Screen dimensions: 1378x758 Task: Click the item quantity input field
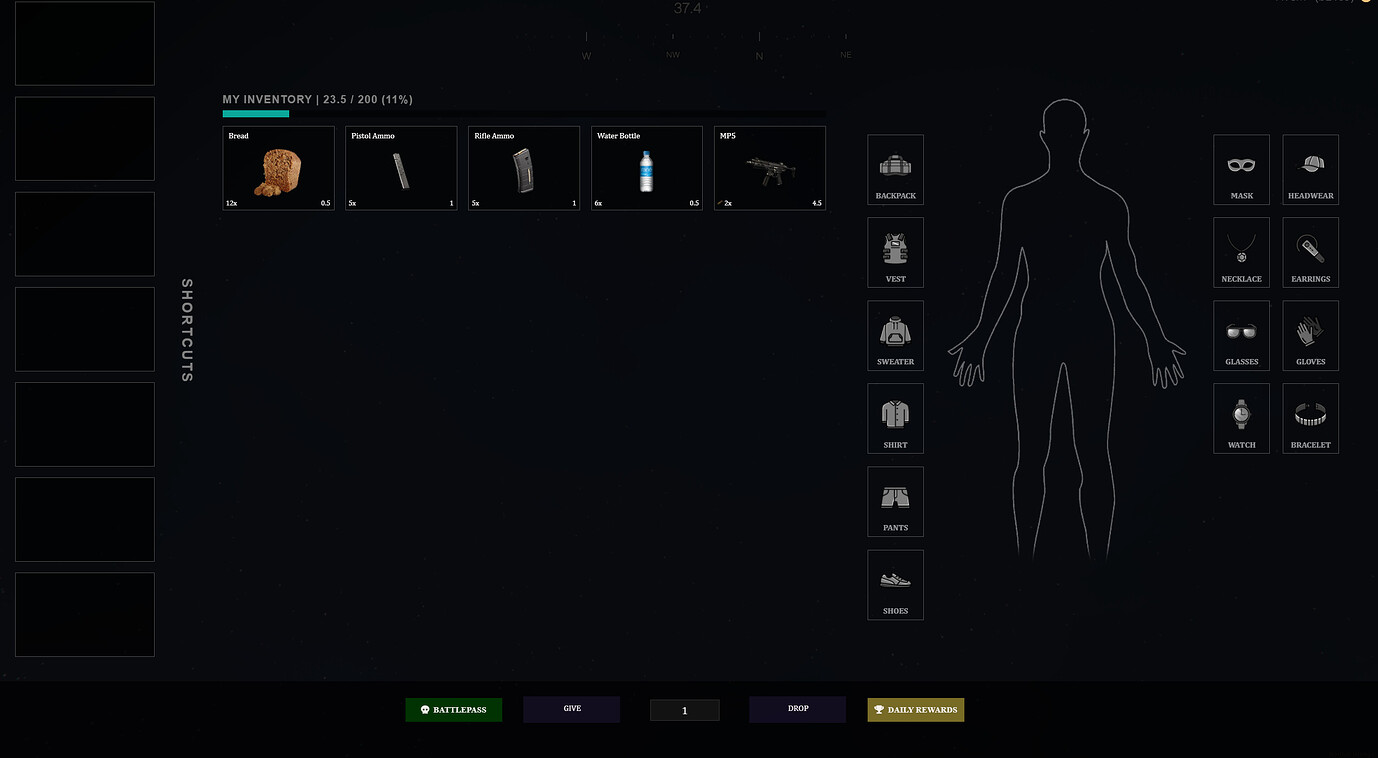[x=684, y=709]
